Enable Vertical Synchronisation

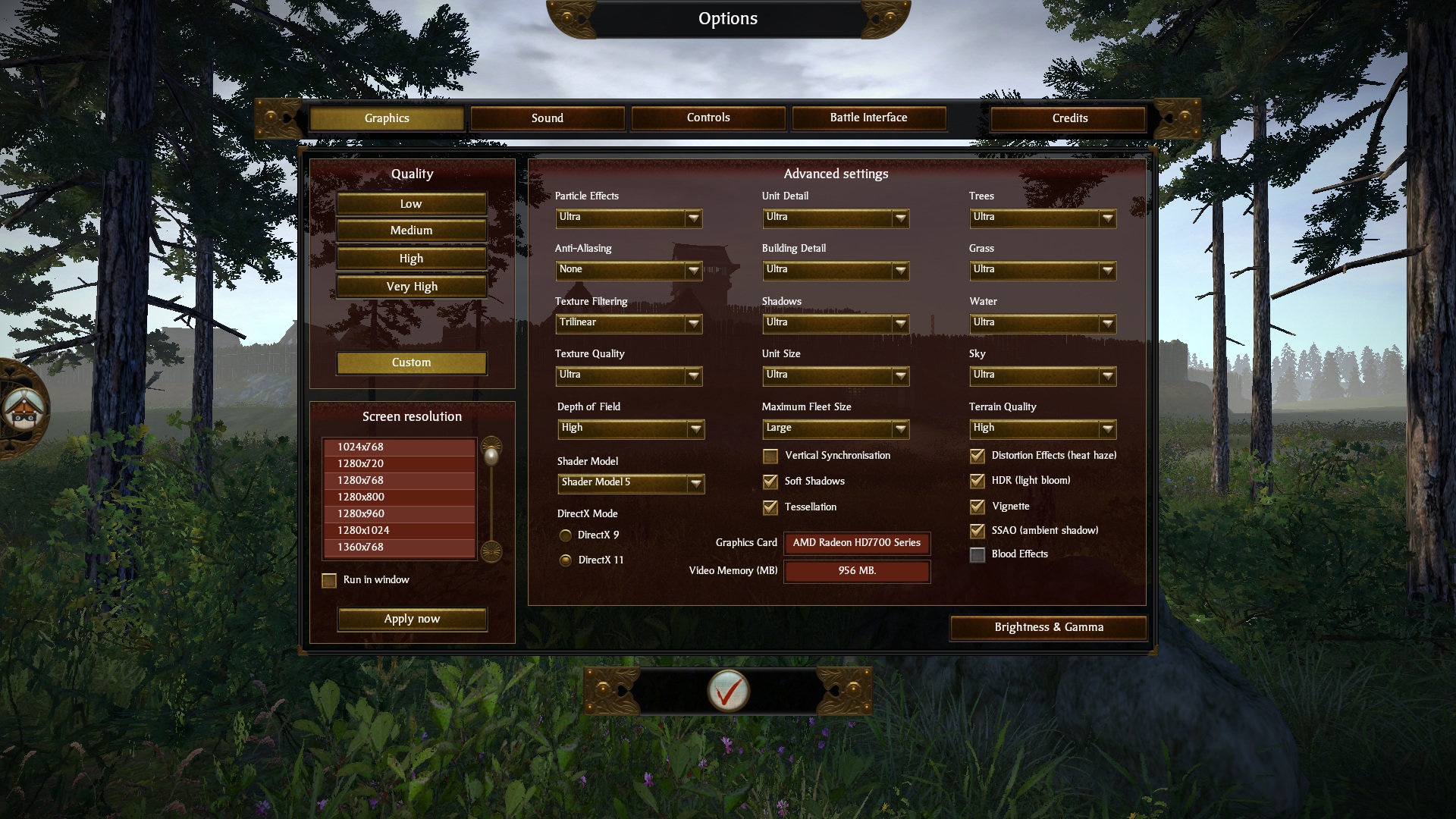point(770,456)
